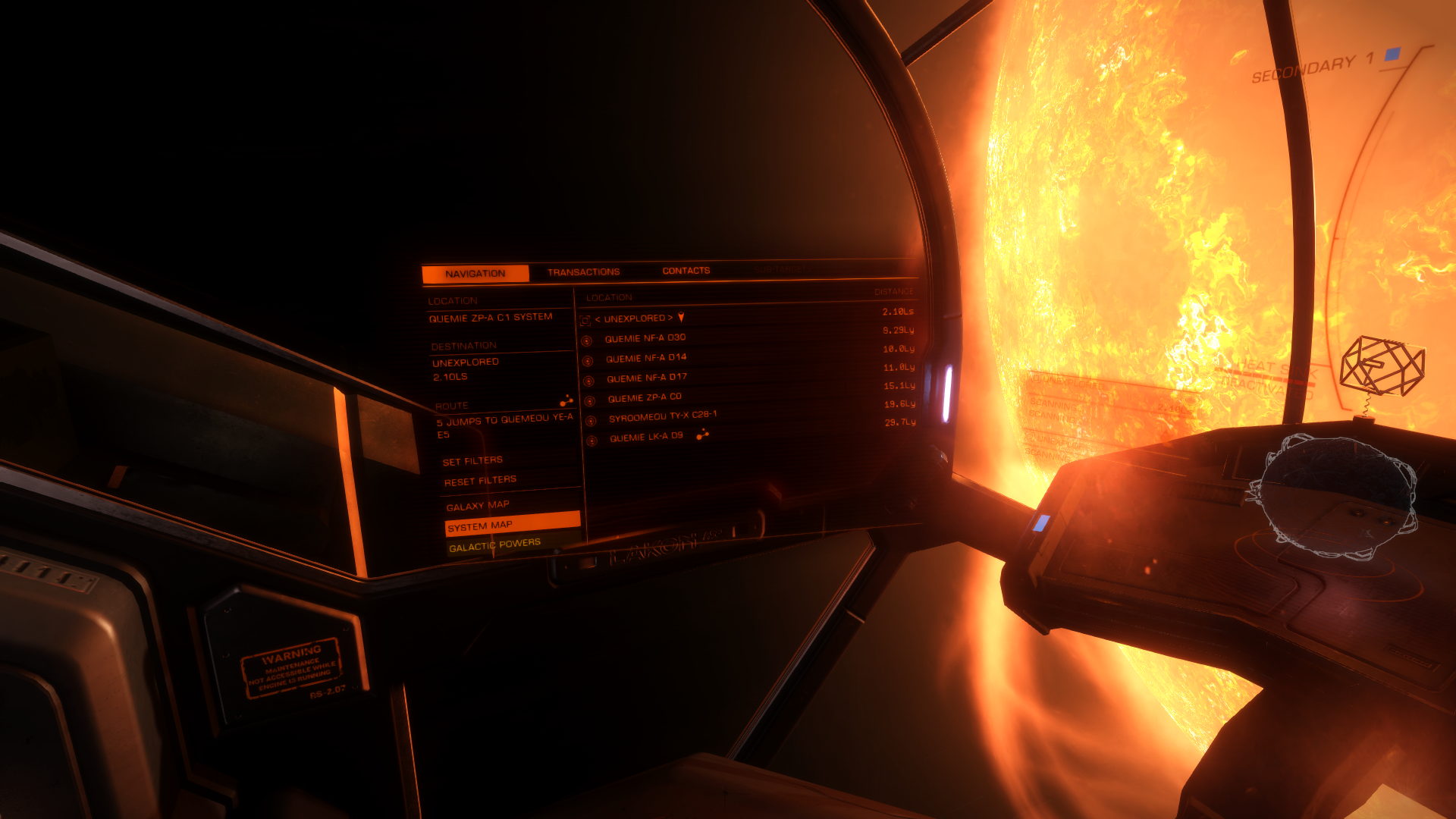The height and width of the screenshot is (819, 1456).
Task: Switch to the Transactions tab
Action: pyautogui.click(x=583, y=272)
